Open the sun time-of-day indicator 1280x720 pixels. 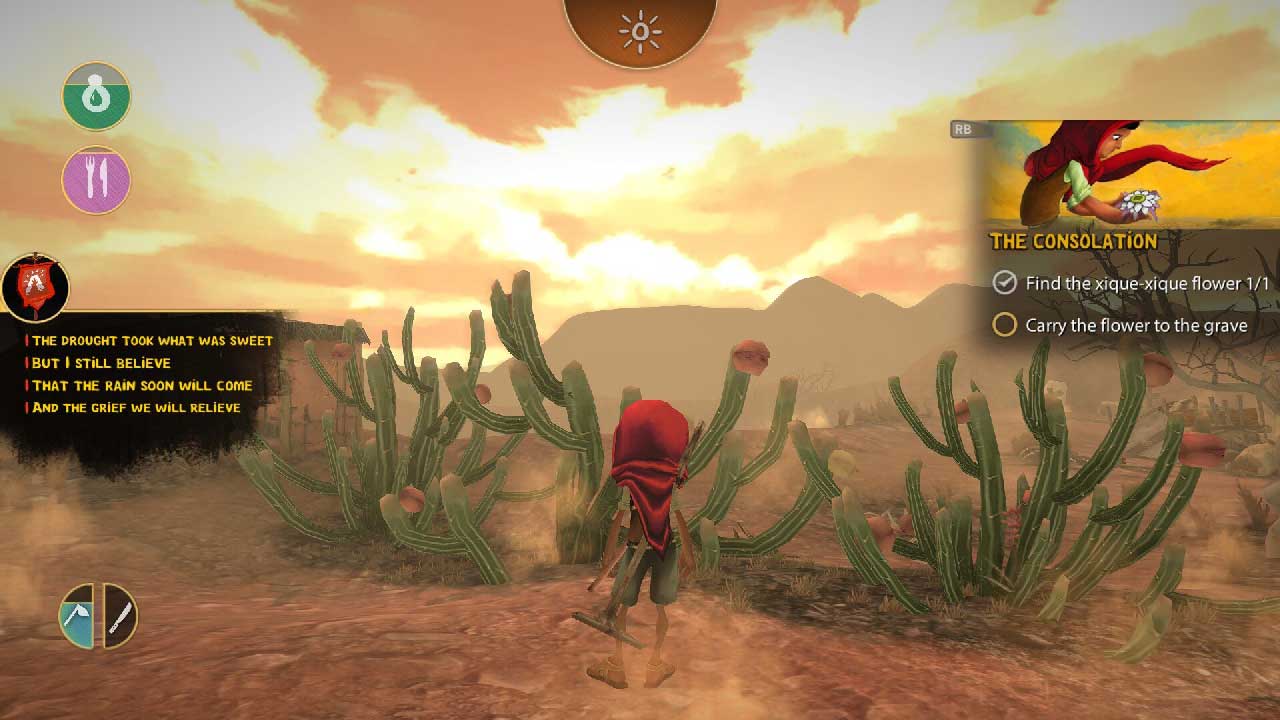pos(640,30)
